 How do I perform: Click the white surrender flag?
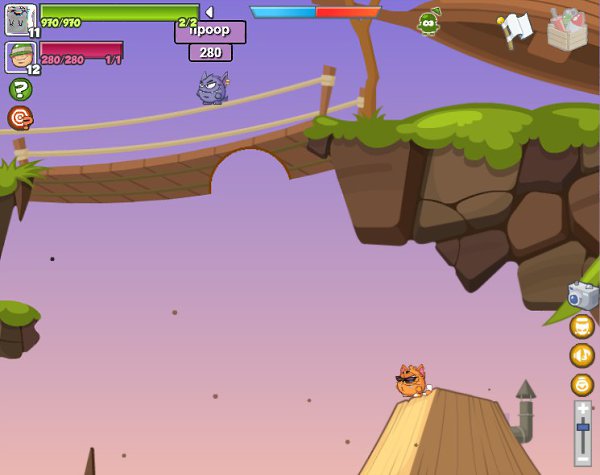[x=514, y=28]
